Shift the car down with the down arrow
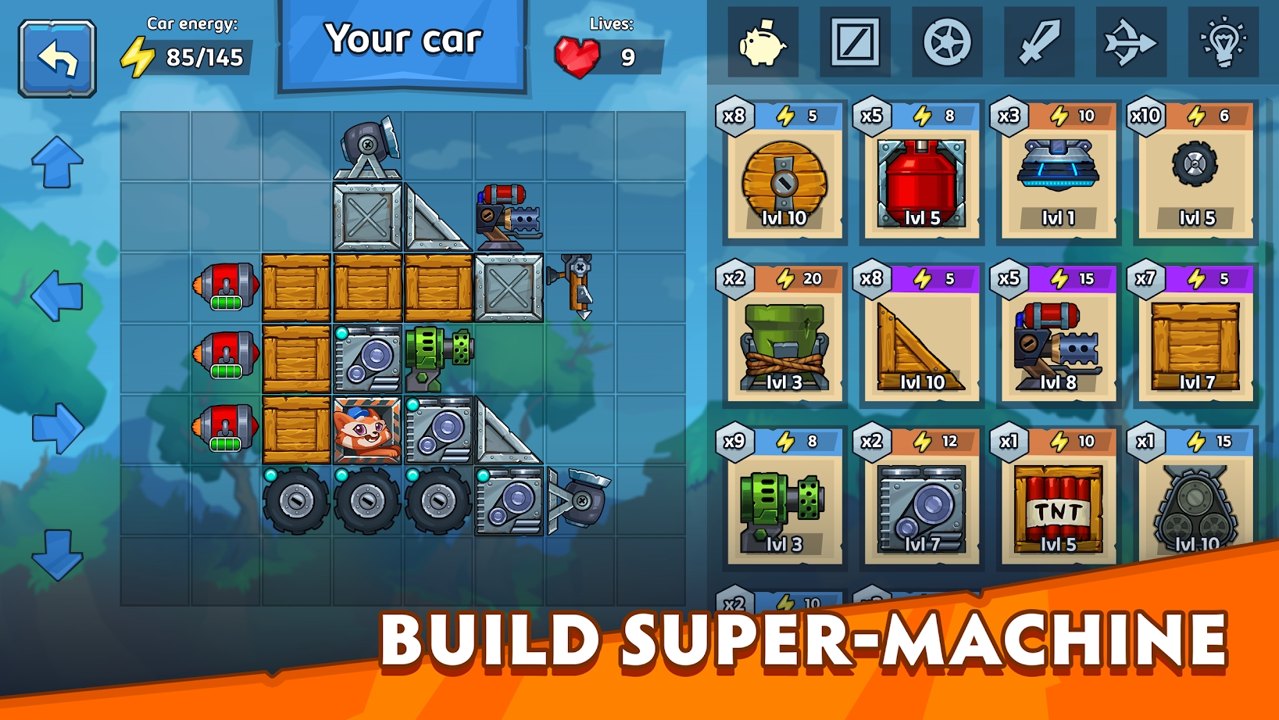1279x720 pixels. click(57, 556)
